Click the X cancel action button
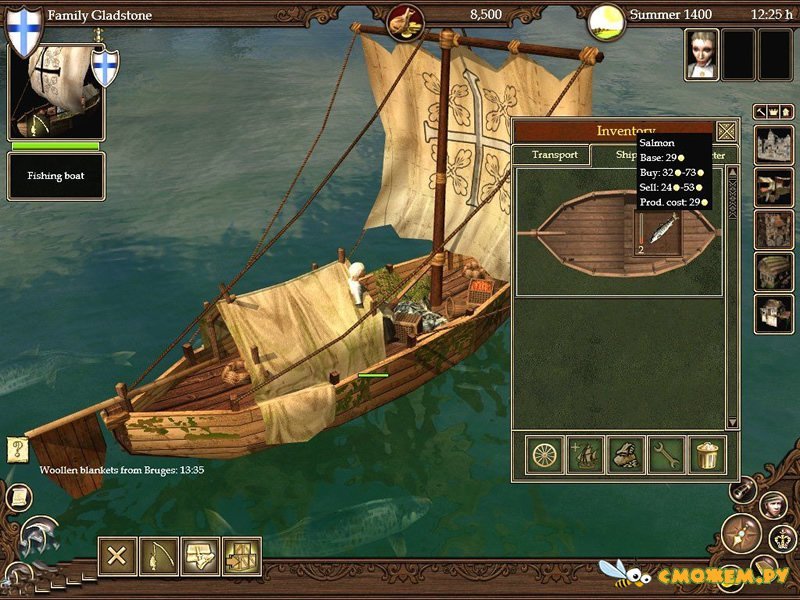This screenshot has width=800, height=600. [117, 556]
